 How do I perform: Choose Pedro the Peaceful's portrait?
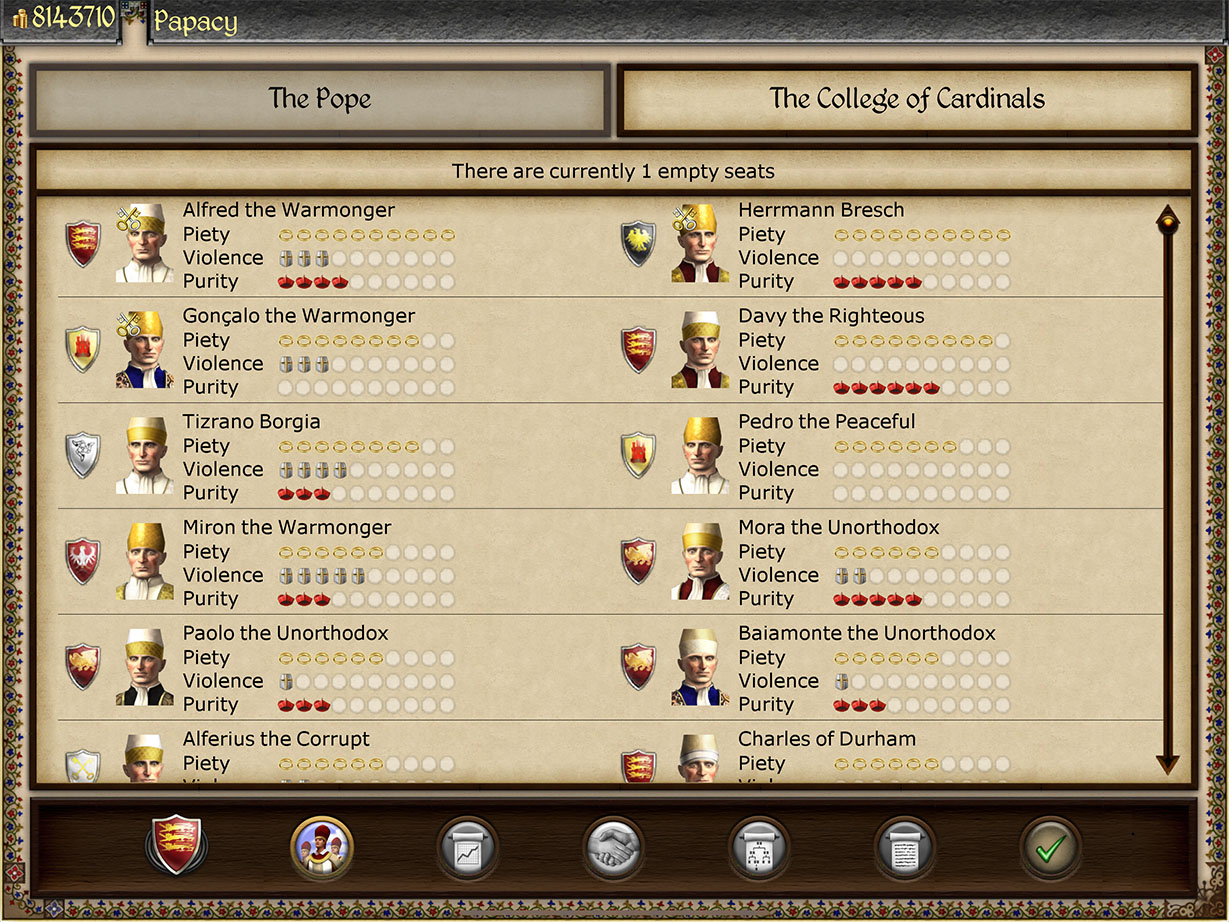pos(700,456)
